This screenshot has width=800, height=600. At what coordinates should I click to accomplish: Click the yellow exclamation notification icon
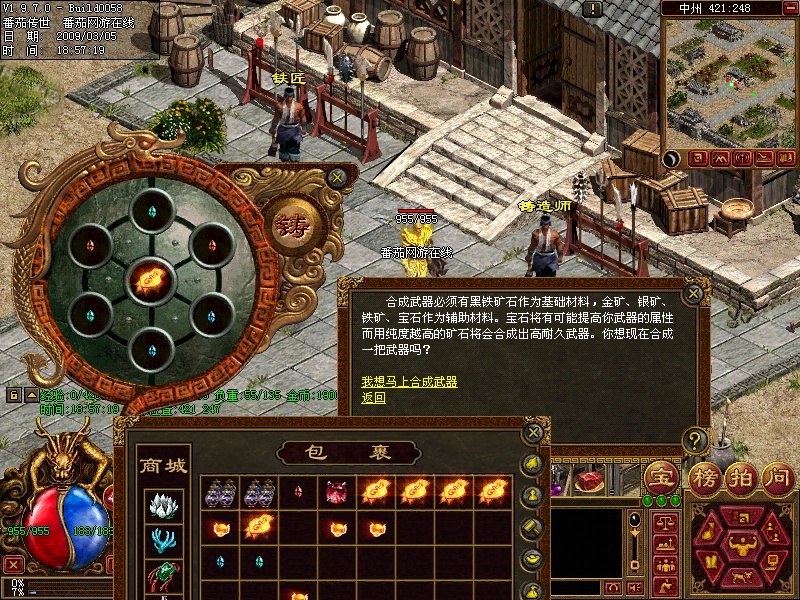(593, 9)
